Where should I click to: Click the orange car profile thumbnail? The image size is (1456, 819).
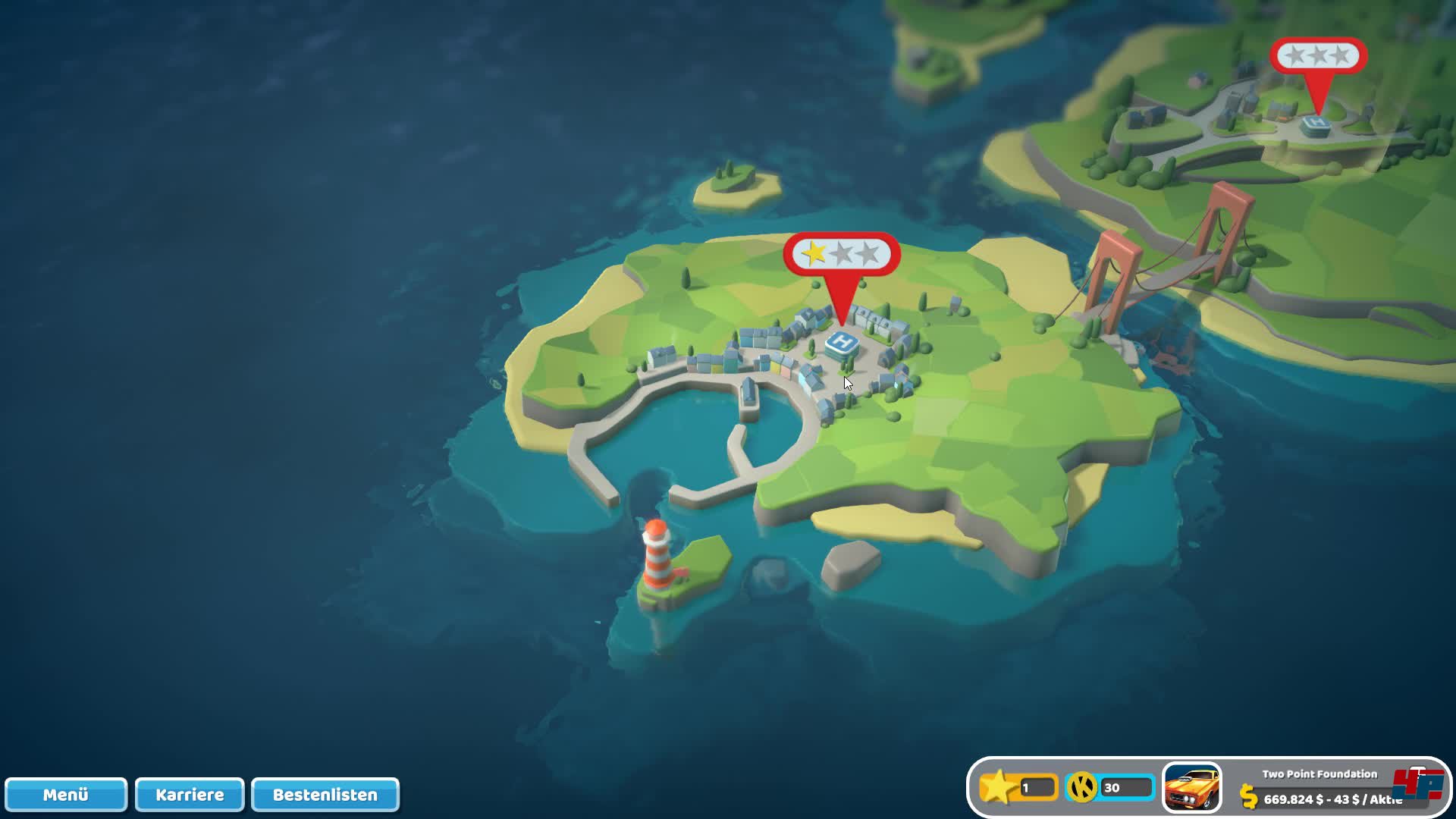coord(1191,788)
